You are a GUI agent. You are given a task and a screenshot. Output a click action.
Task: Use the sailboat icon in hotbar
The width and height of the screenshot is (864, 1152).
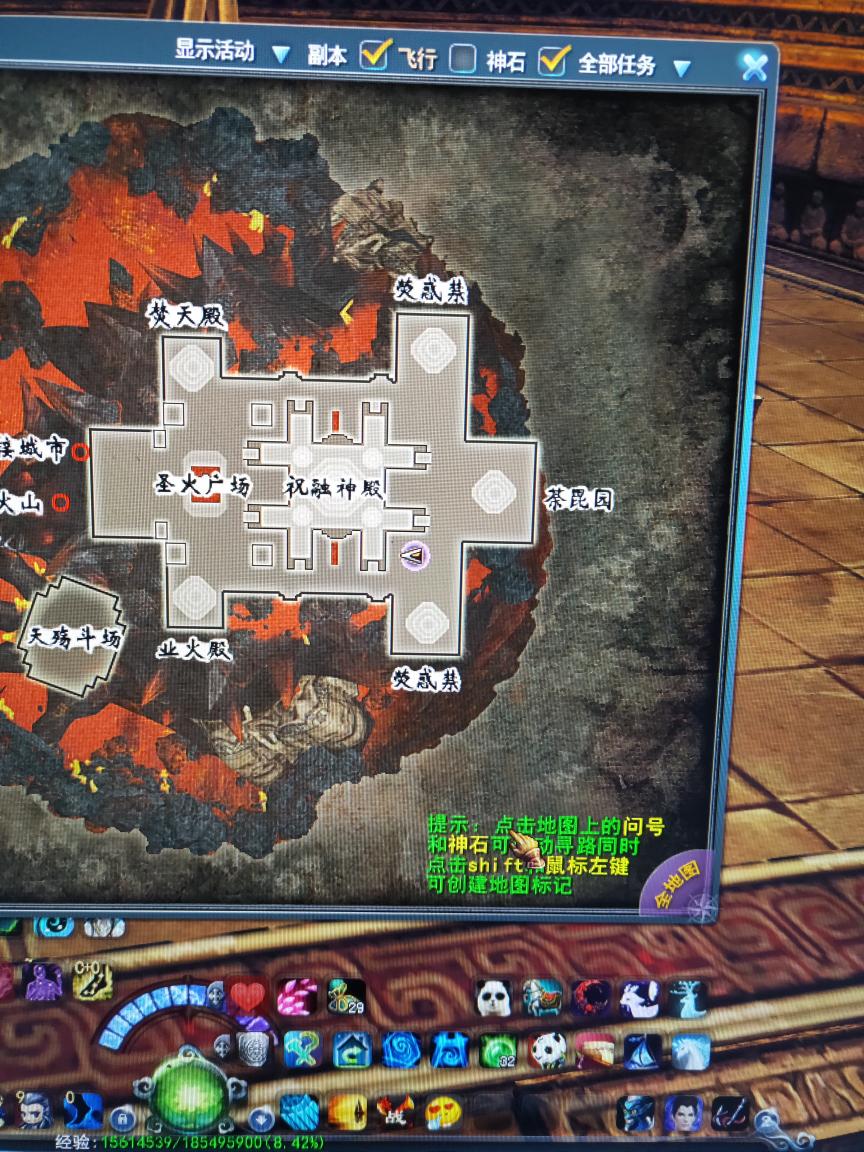(640, 1051)
